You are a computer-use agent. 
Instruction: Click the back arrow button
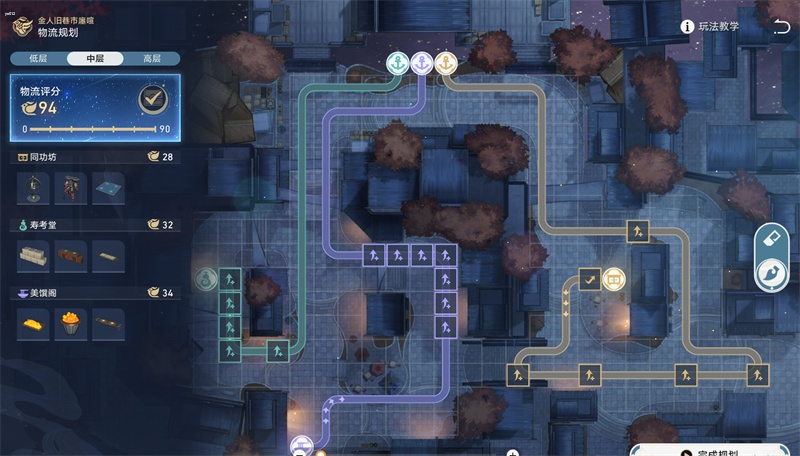24,26
